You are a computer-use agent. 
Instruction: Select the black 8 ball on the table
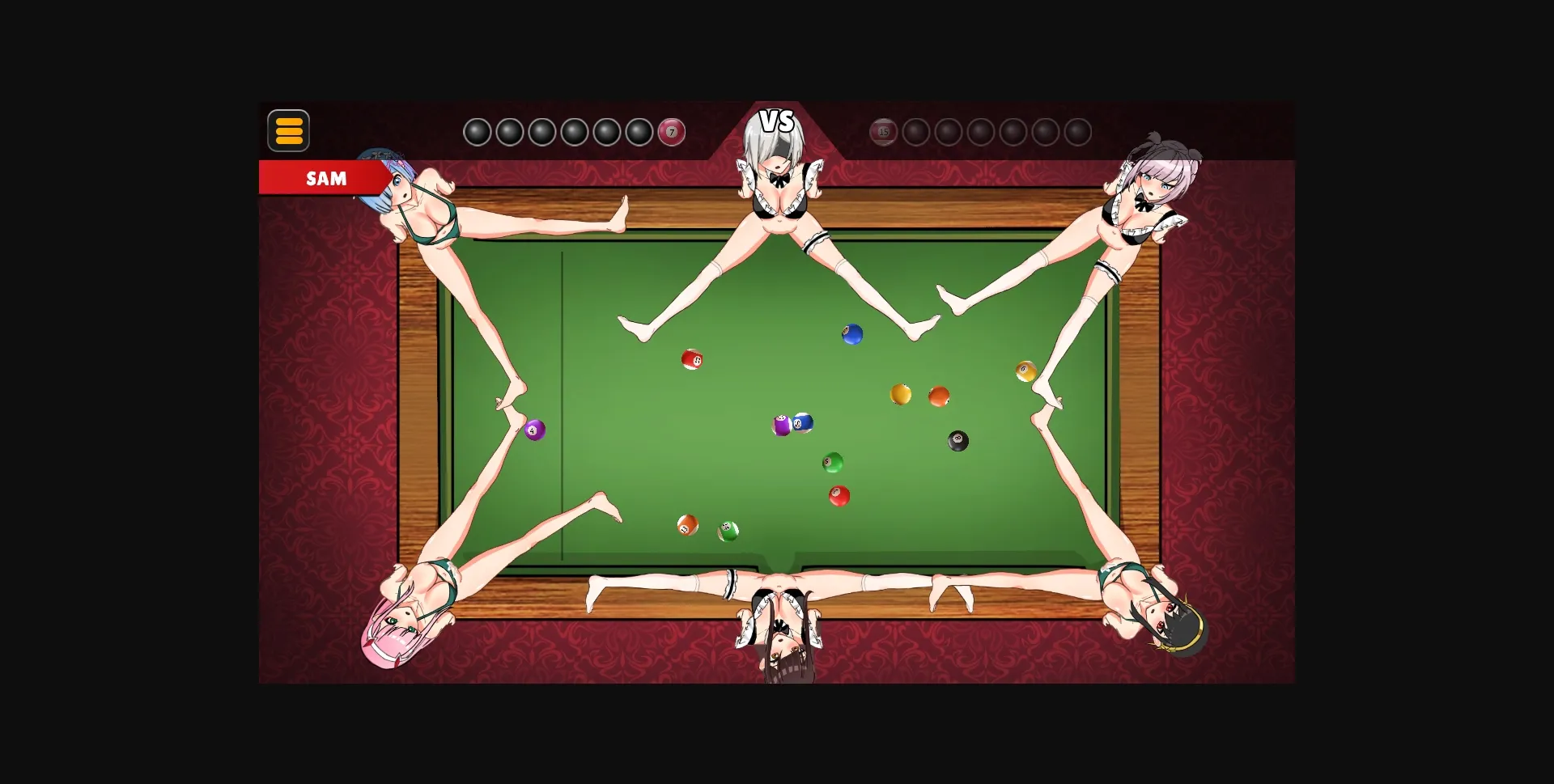coord(957,440)
